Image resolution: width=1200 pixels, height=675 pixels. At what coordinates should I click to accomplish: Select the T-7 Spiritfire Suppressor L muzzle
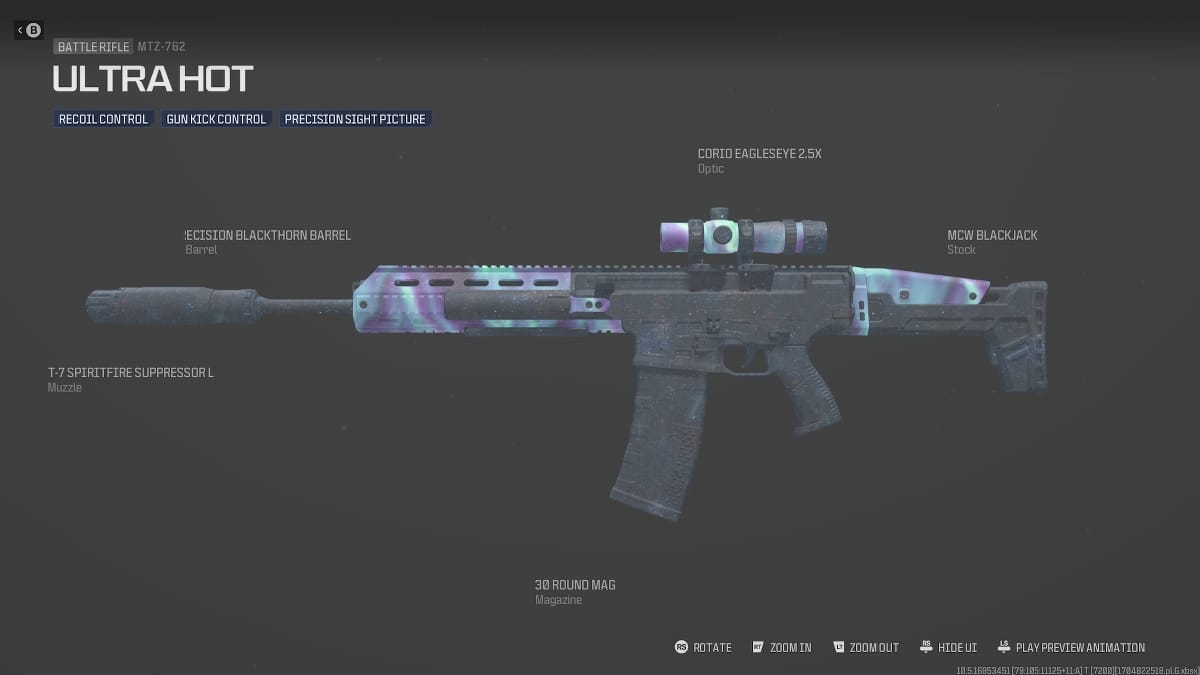coord(131,373)
